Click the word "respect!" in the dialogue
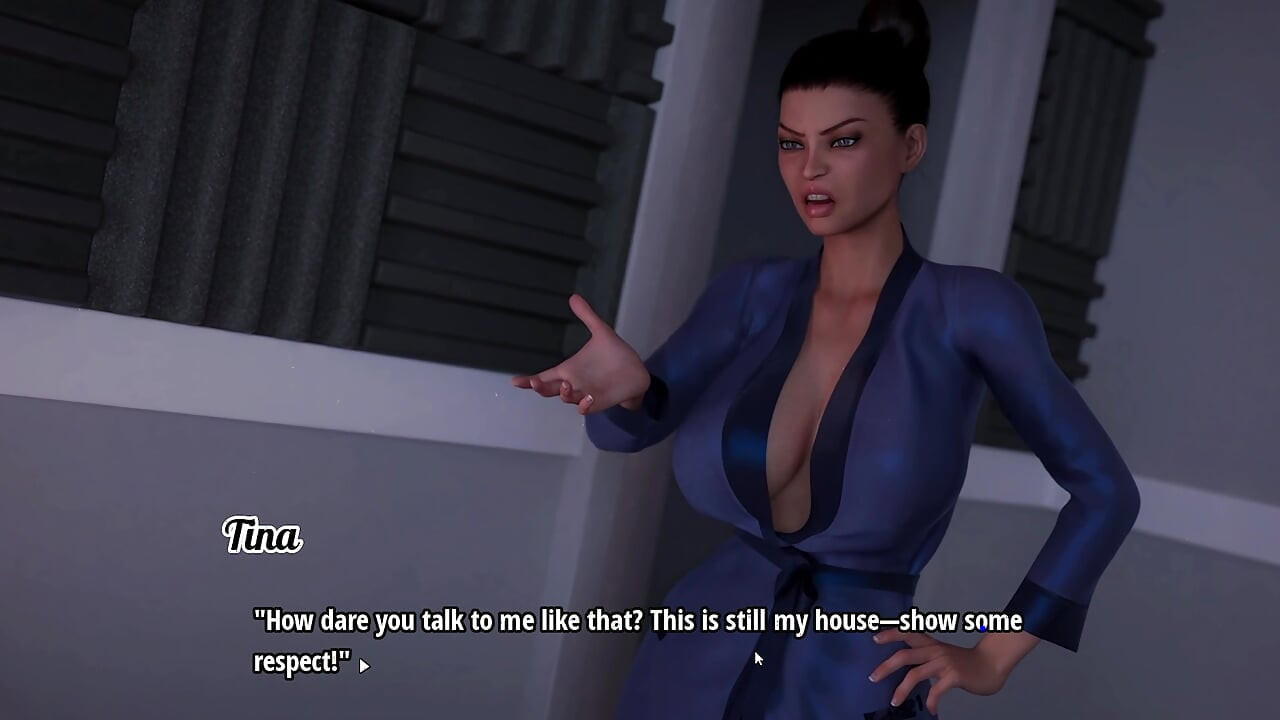Image resolution: width=1280 pixels, height=720 pixels. coord(297,661)
